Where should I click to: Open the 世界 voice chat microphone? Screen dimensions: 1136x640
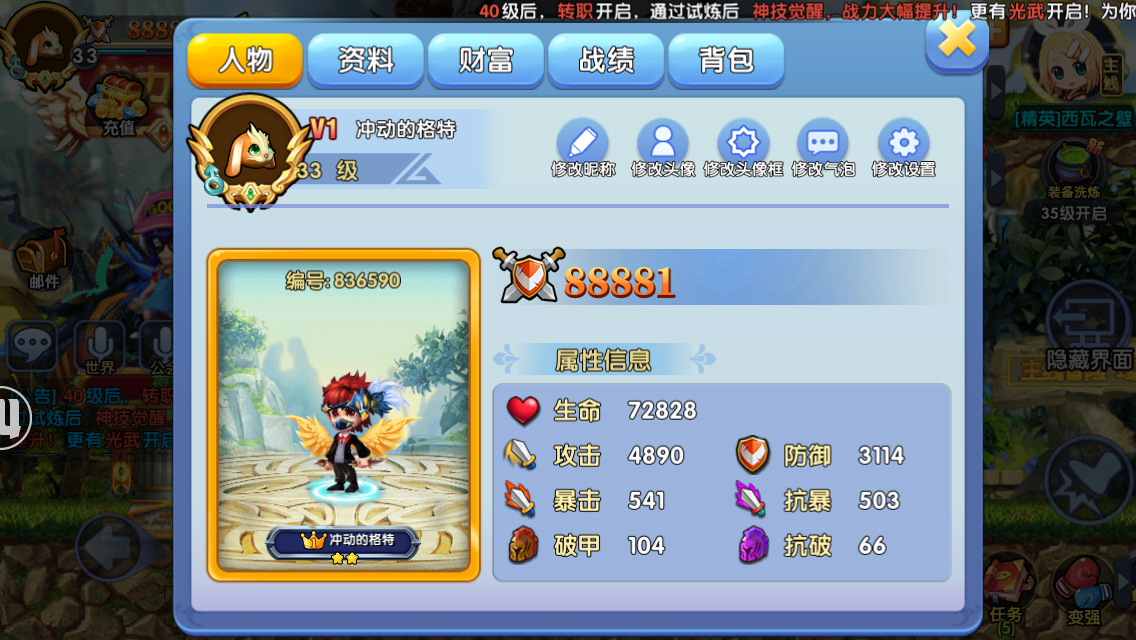point(100,345)
